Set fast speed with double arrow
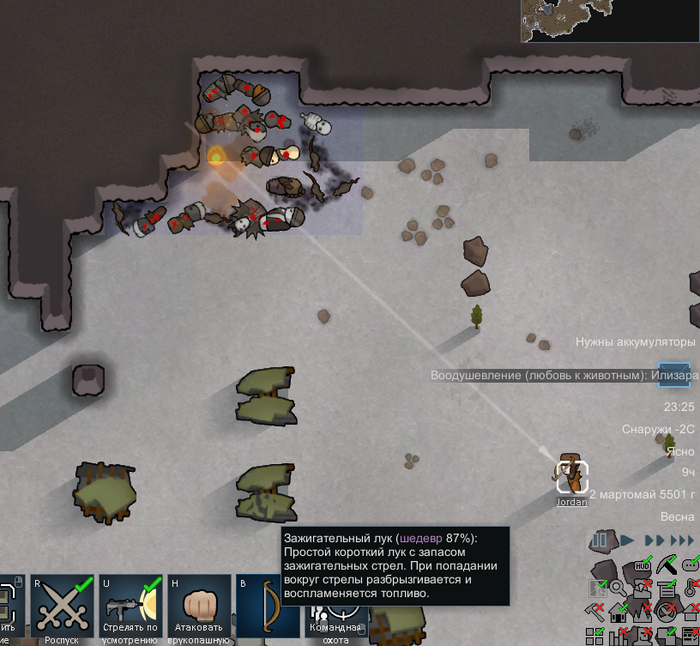 coord(654,541)
